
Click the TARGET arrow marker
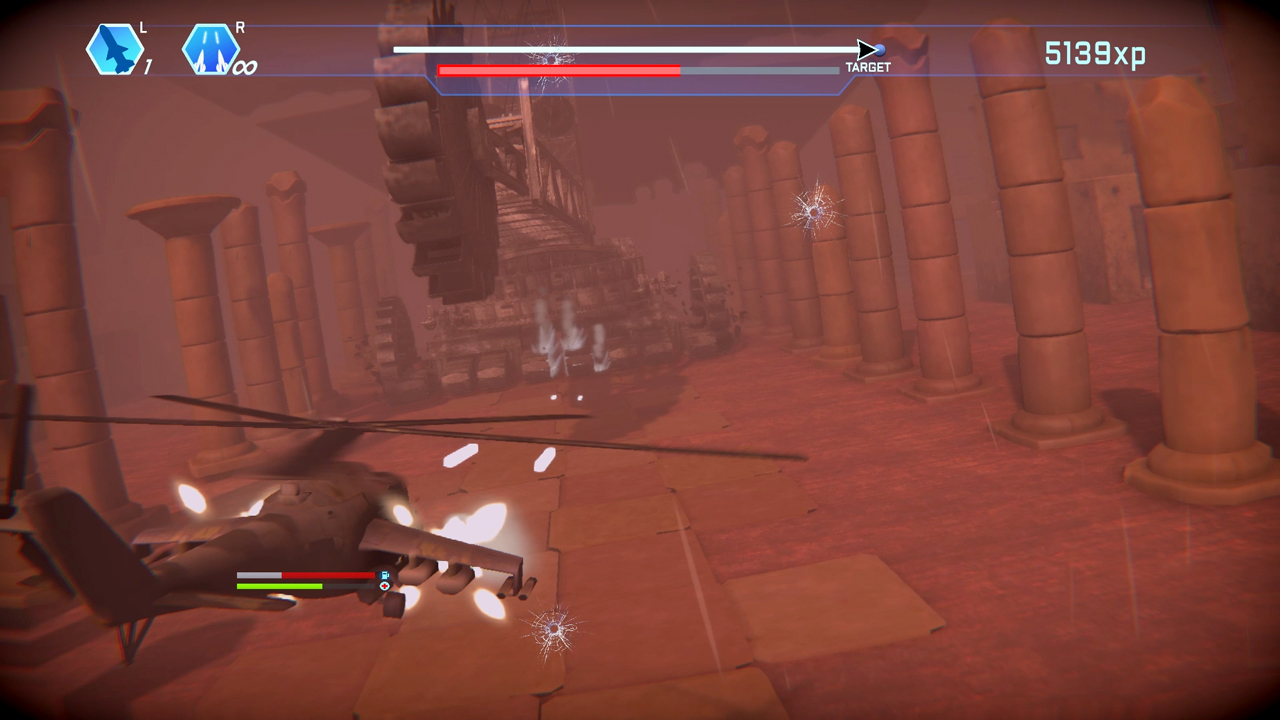pyautogui.click(x=866, y=47)
